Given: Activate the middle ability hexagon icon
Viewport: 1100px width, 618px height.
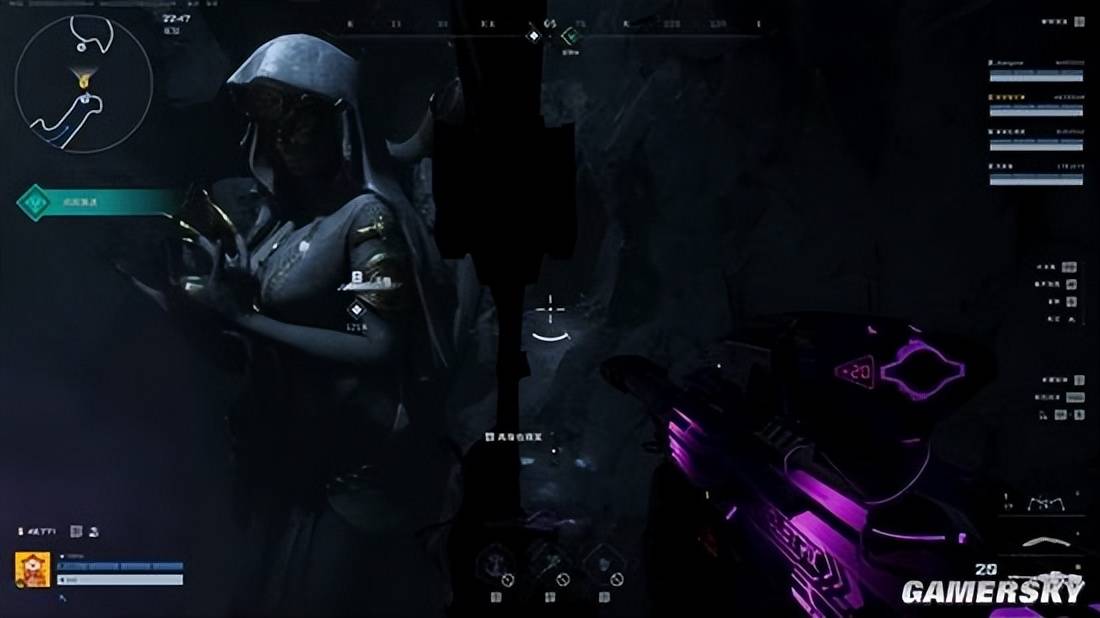Looking at the screenshot, I should click(550, 564).
